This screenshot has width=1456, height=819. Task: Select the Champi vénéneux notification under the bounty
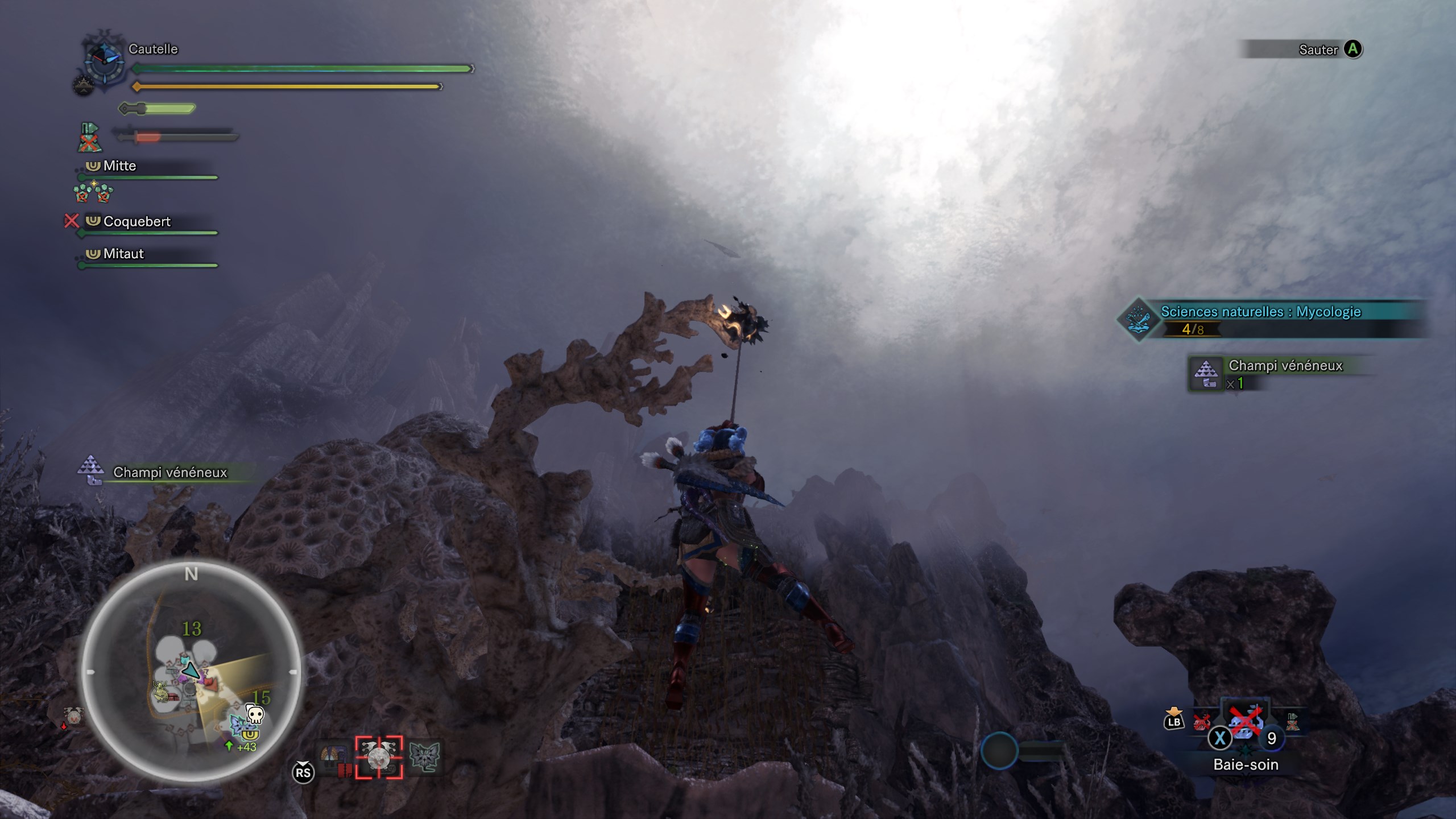(x=1284, y=367)
